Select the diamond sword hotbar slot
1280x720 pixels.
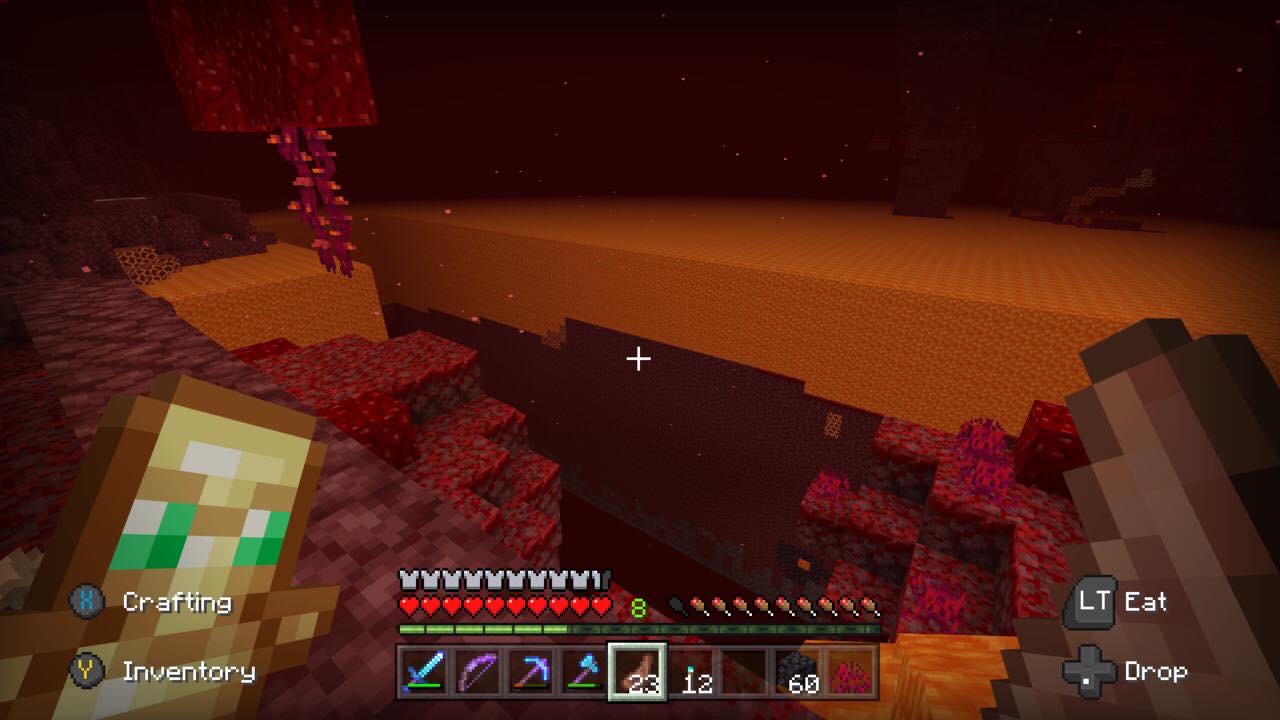pos(423,670)
